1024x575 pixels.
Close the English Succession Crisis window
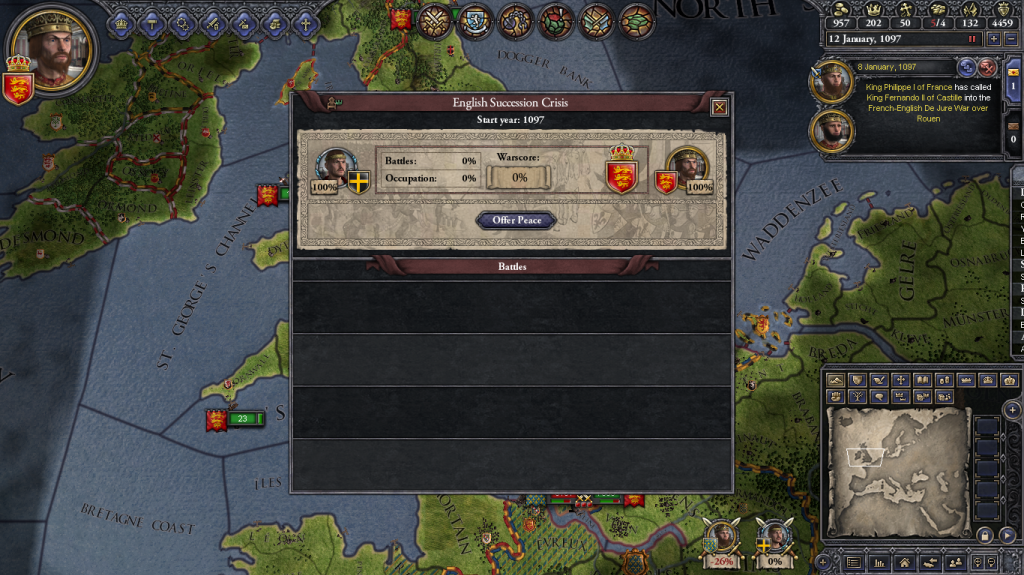click(x=719, y=108)
